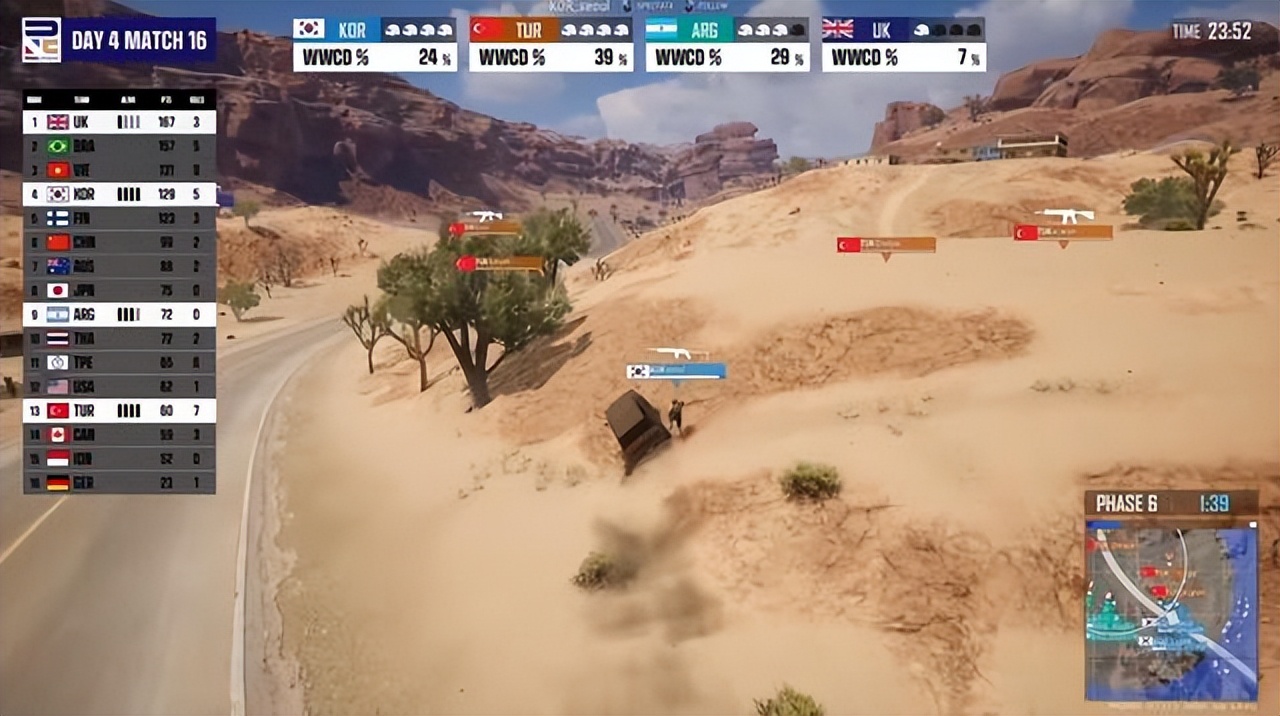The width and height of the screenshot is (1280, 716).
Task: Select the KOR player nameplate above the soldier
Action: click(676, 371)
